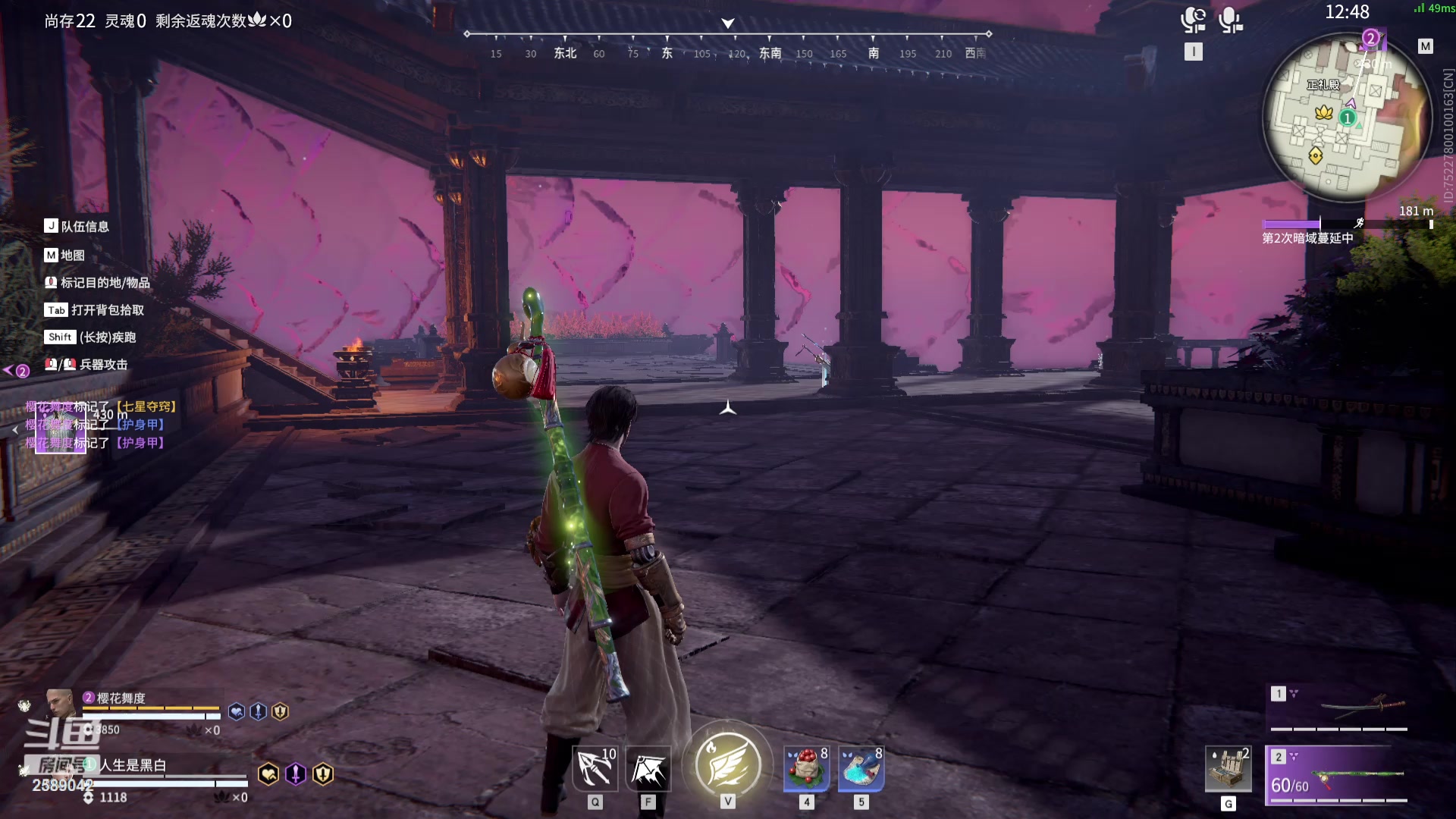Use the blue armor powder consumable
Viewport: 1456px width, 819px height.
tap(861, 770)
